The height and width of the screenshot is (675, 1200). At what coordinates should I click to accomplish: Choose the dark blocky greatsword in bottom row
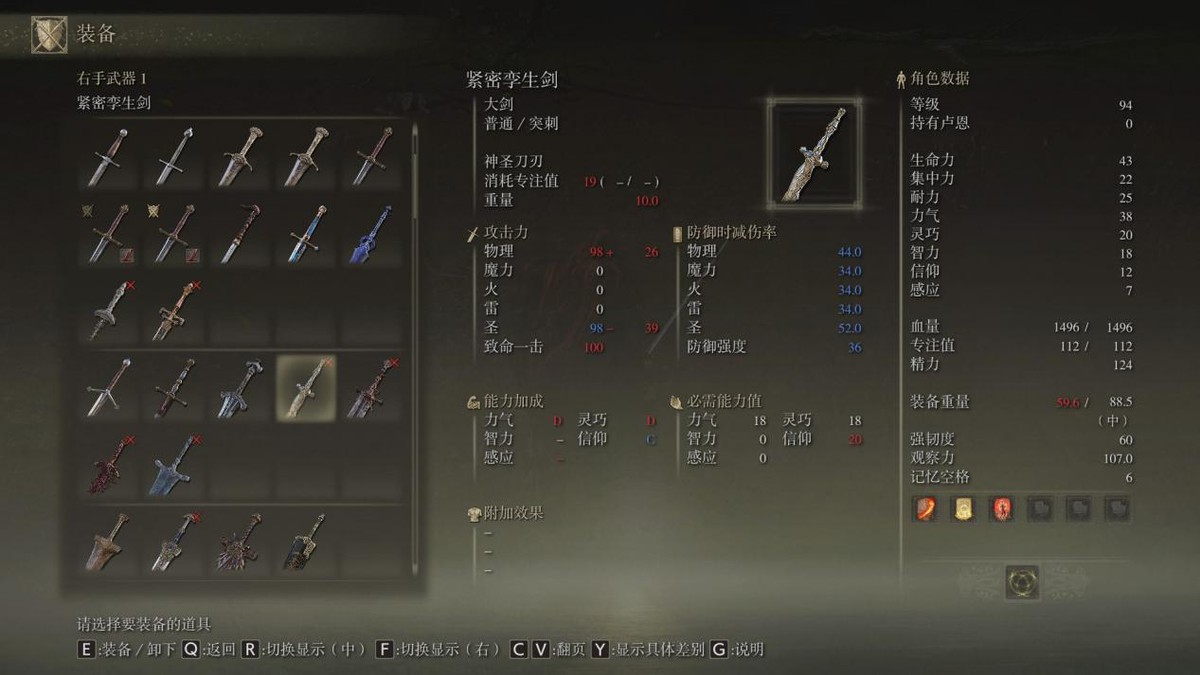click(306, 542)
